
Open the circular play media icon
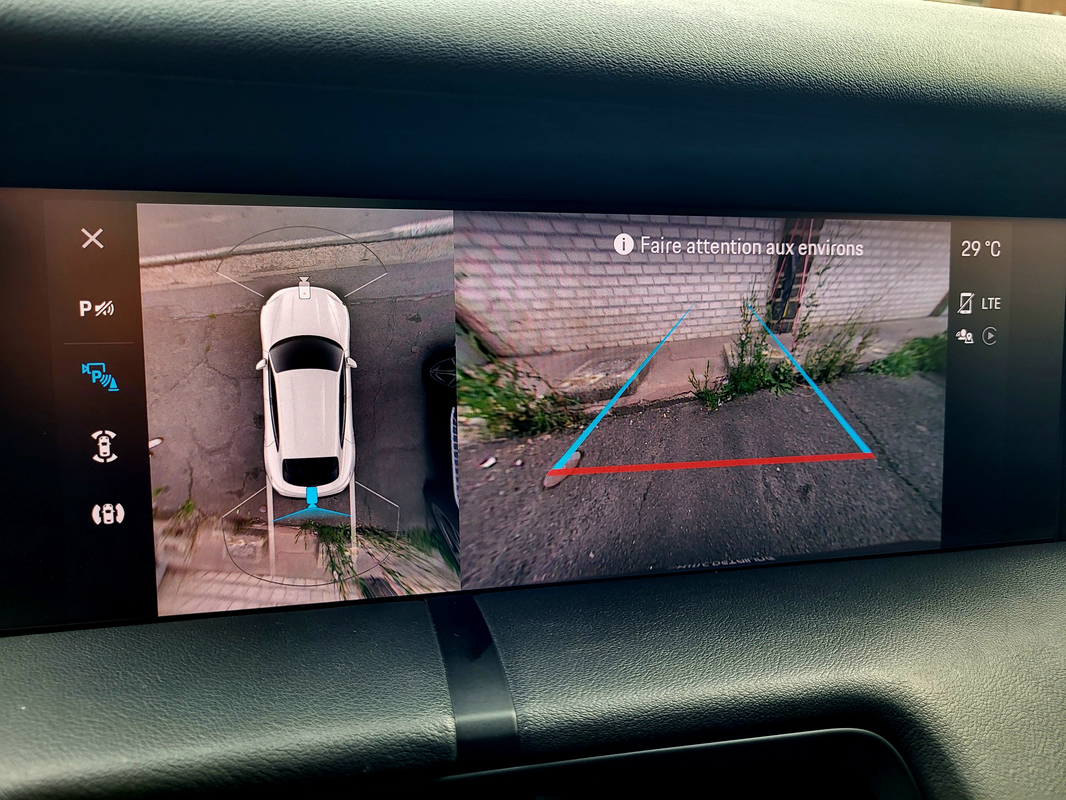pyautogui.click(x=990, y=336)
